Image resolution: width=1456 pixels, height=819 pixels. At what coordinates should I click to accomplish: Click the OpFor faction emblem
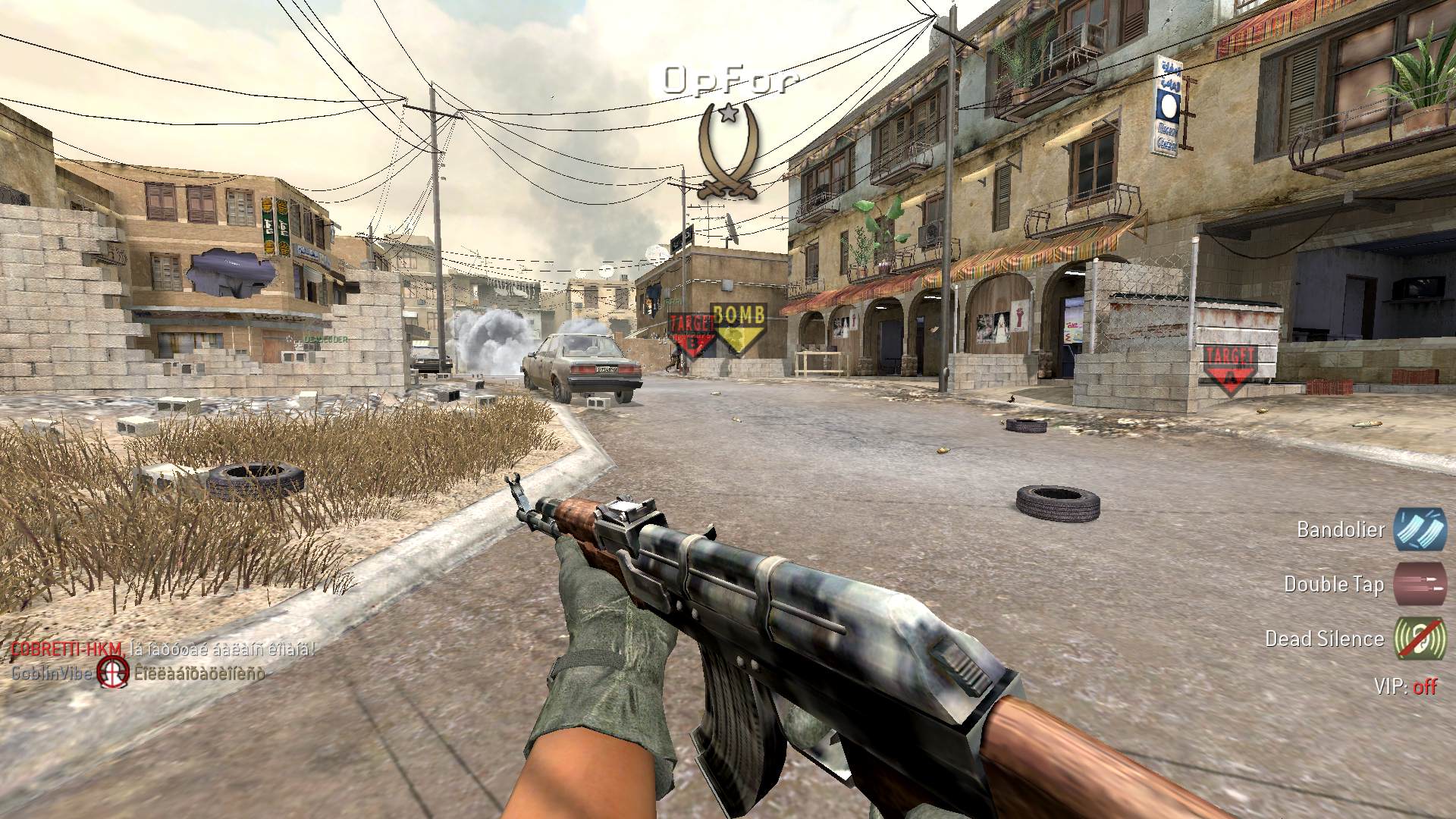(x=729, y=152)
